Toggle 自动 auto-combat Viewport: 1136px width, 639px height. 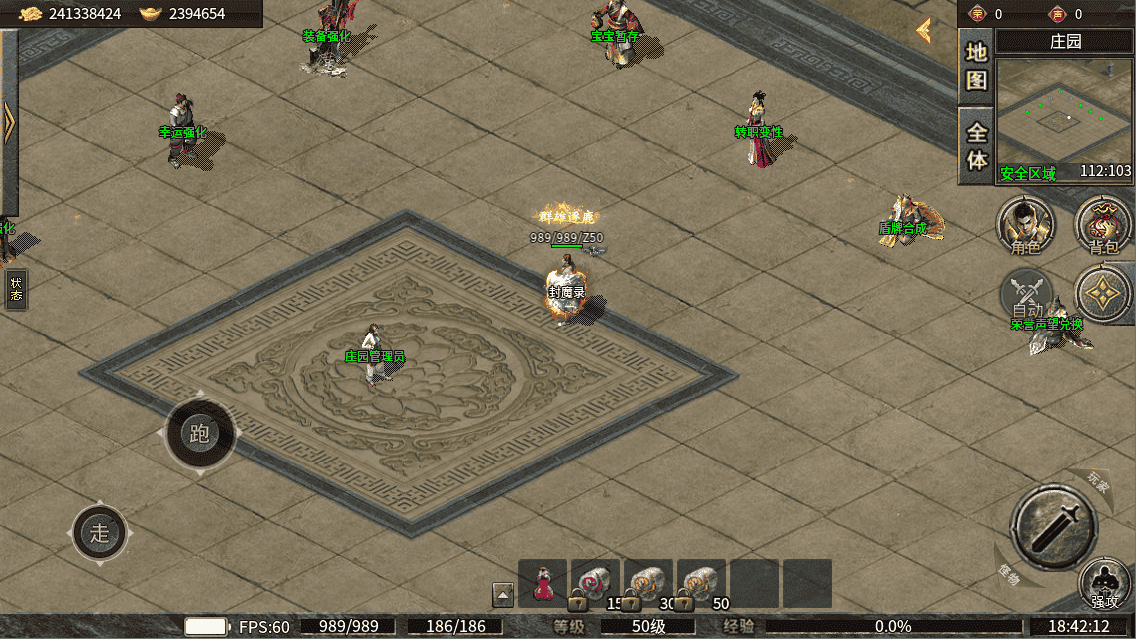click(1027, 294)
